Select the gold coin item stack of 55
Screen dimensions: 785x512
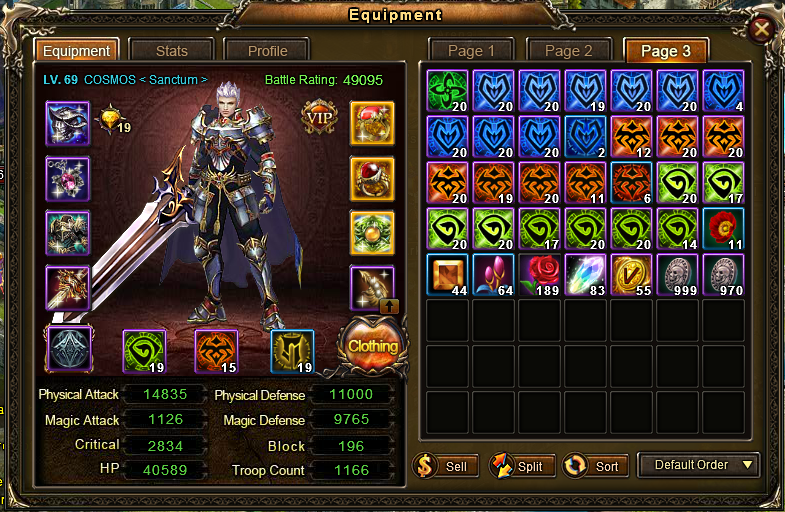click(632, 274)
